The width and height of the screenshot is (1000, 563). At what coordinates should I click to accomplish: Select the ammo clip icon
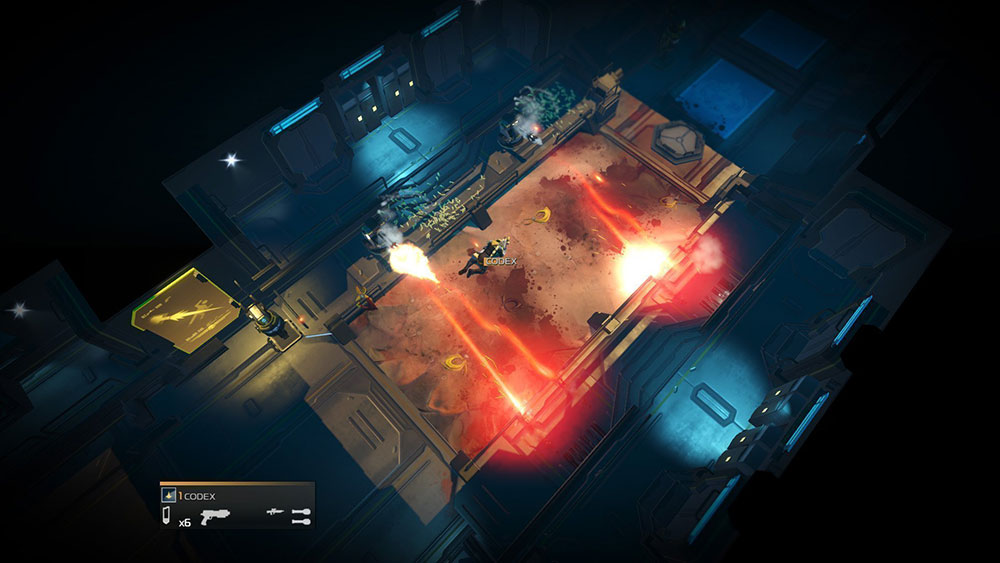167,516
